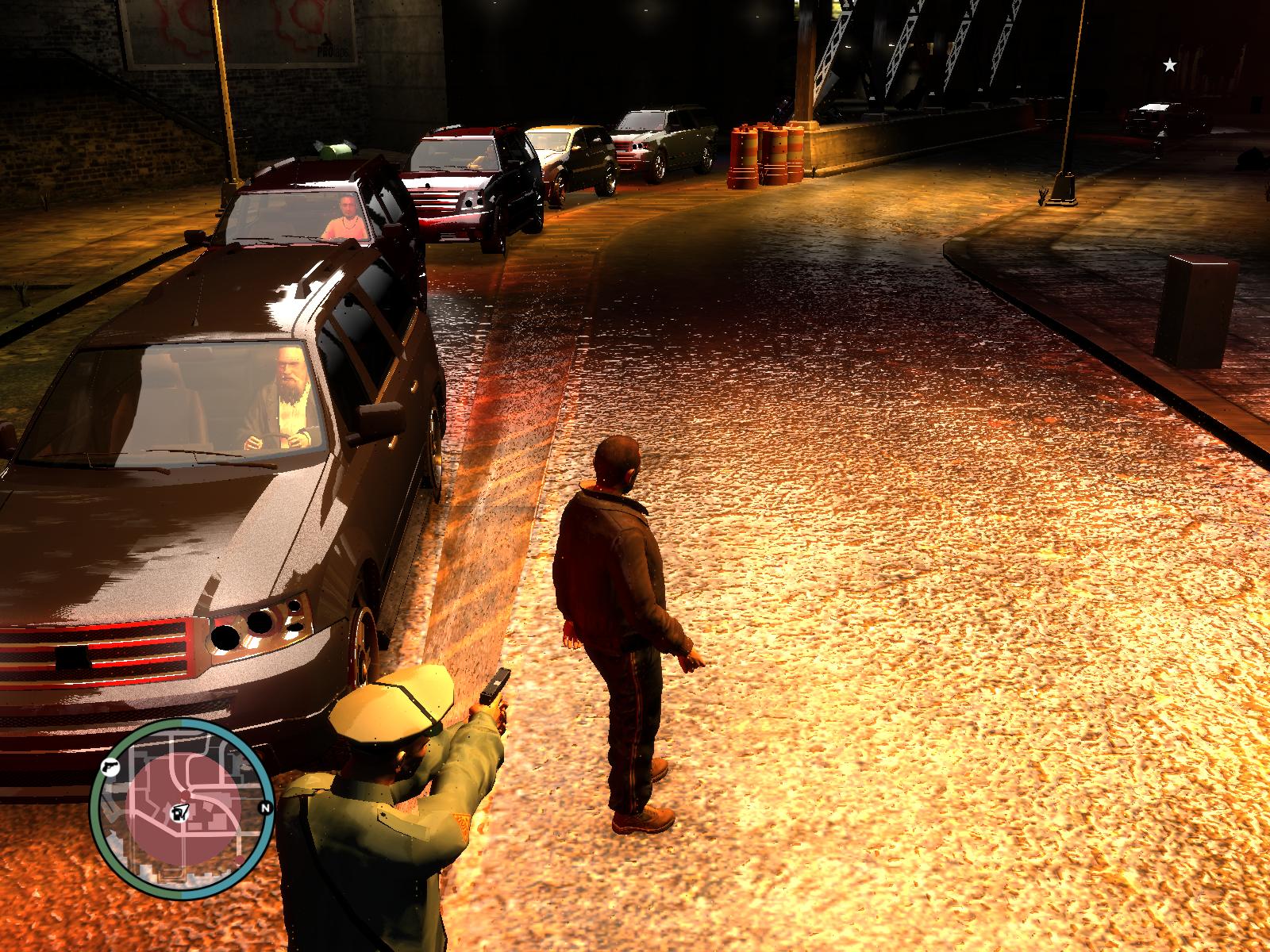Select the pistol gun shop blip
The image size is (1270, 952).
click(x=110, y=767)
